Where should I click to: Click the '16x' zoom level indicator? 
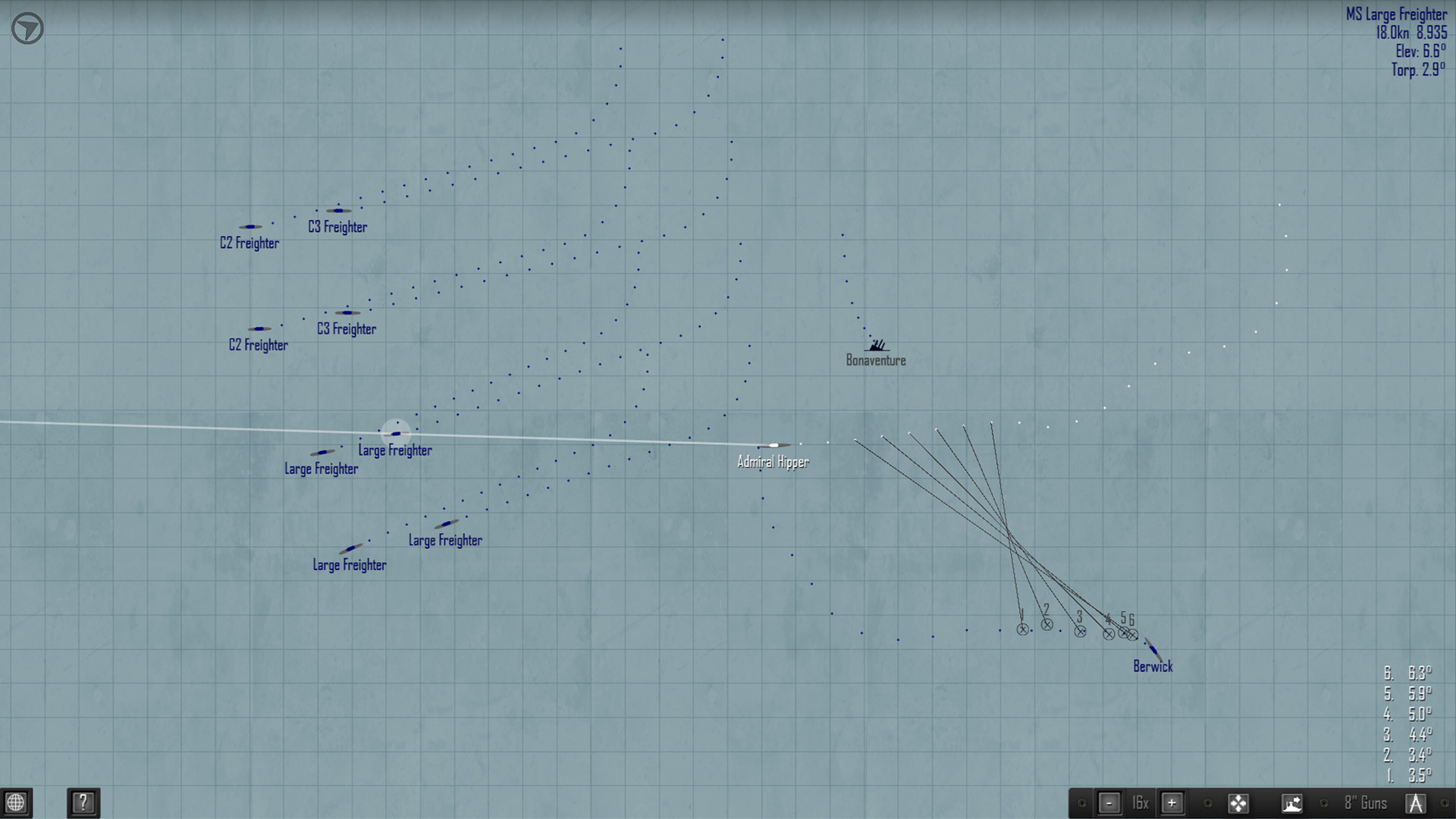tap(1140, 802)
